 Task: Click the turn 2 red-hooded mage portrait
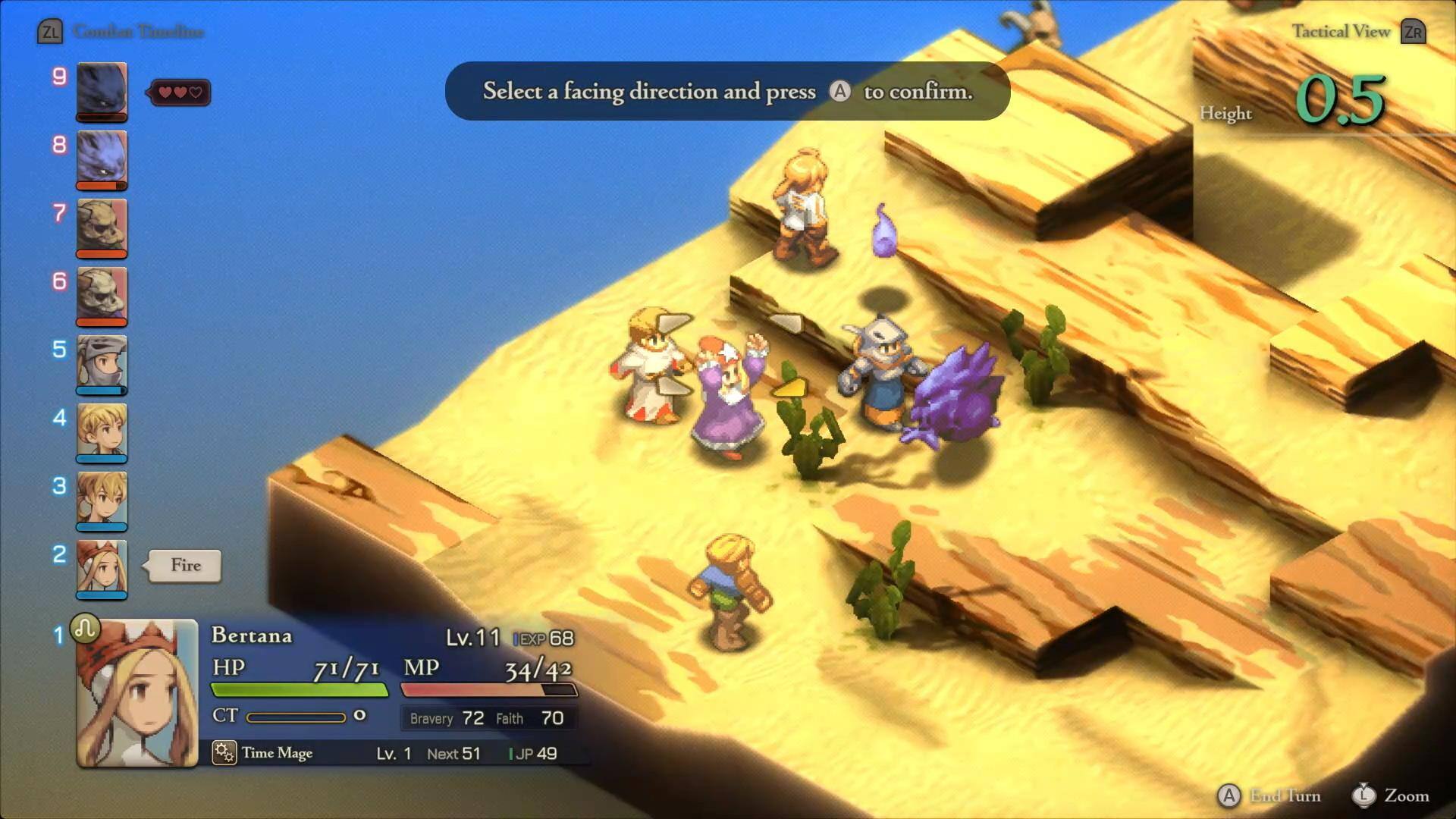click(102, 569)
